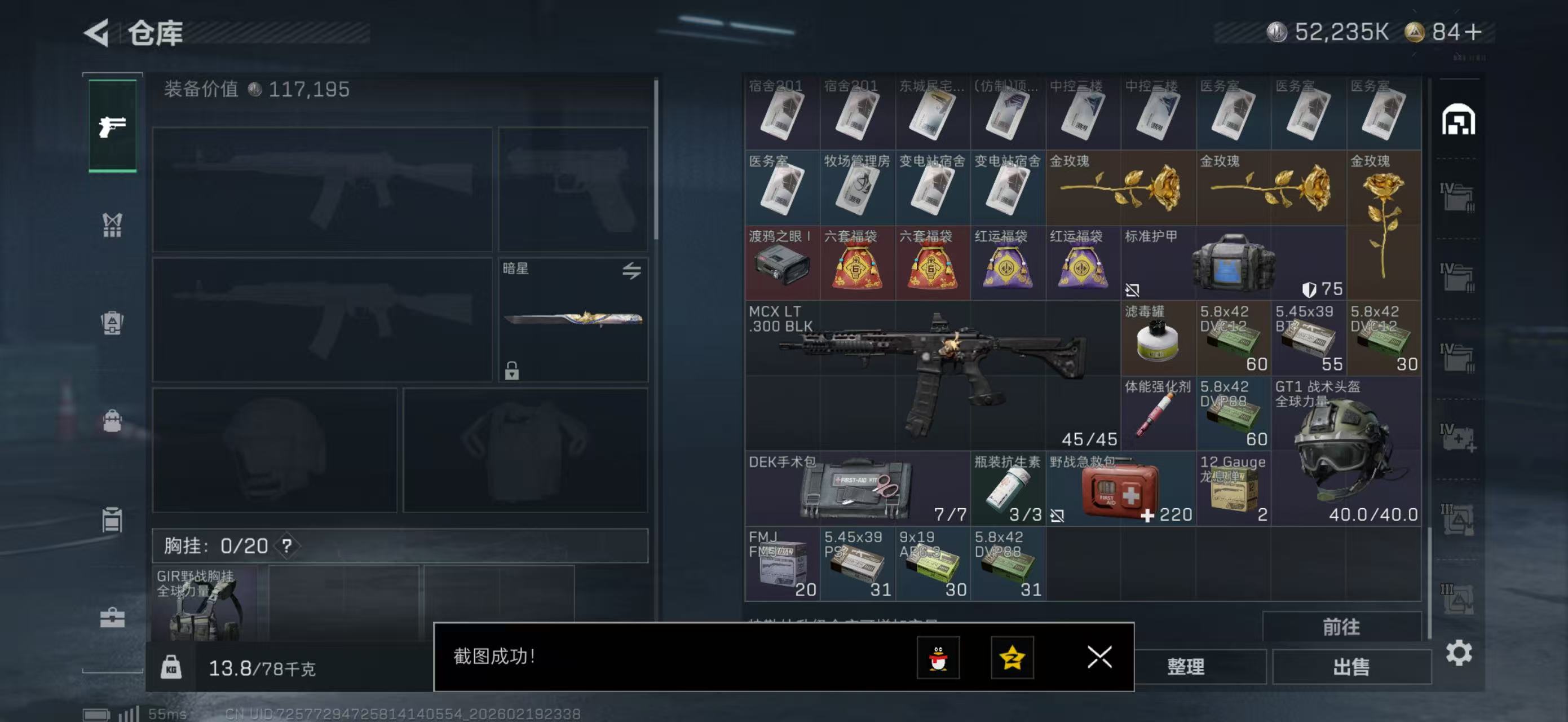Select the 滤毒罐 filter canister

coord(1158,338)
